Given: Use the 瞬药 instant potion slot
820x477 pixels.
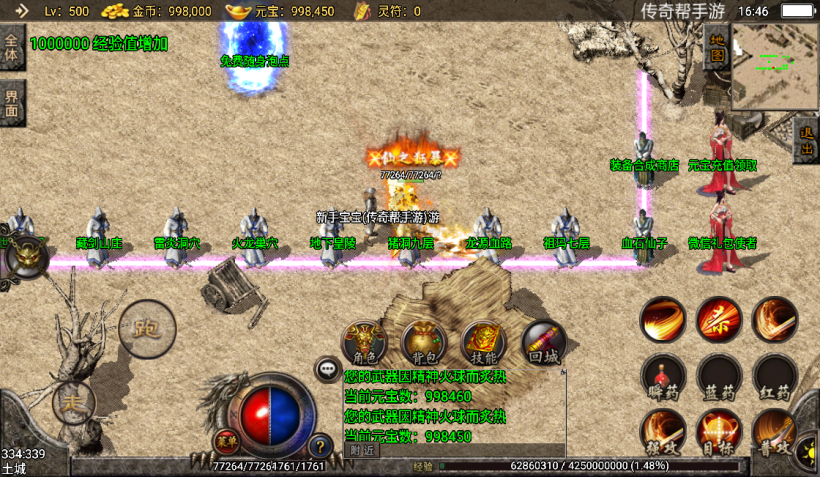Looking at the screenshot, I should pos(662,376).
